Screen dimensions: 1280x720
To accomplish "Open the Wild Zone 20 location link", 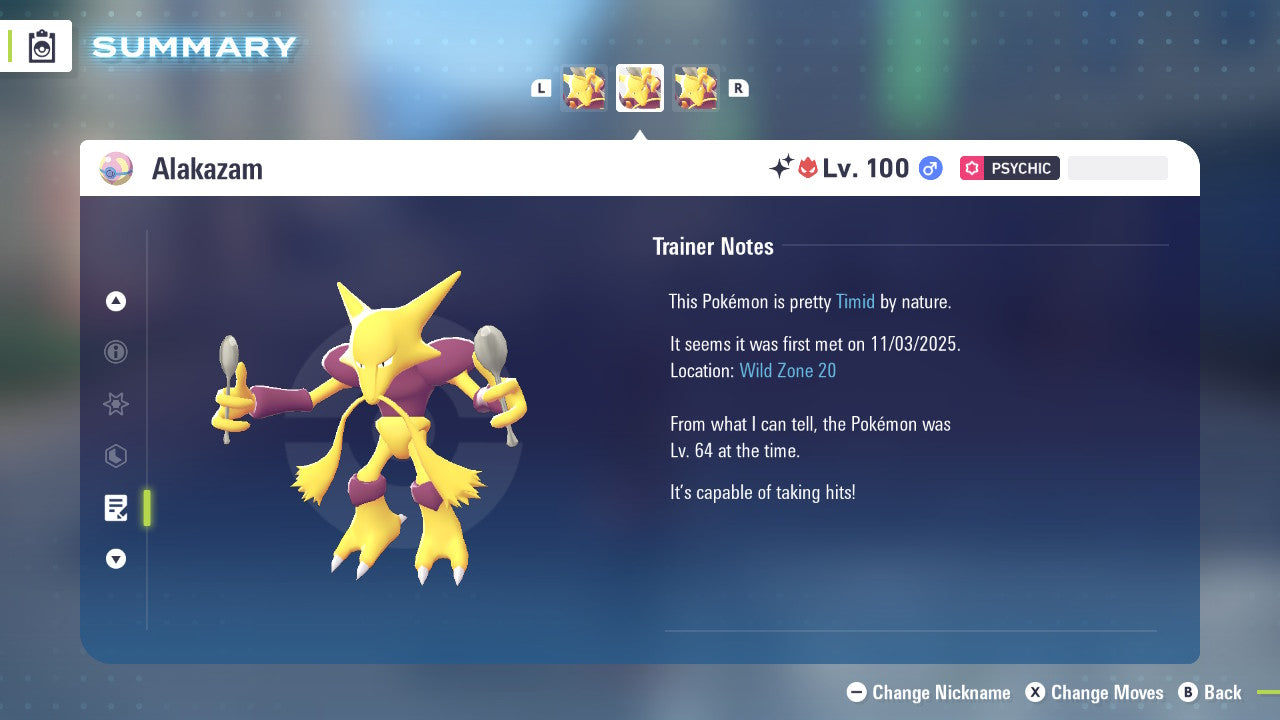I will pos(788,370).
